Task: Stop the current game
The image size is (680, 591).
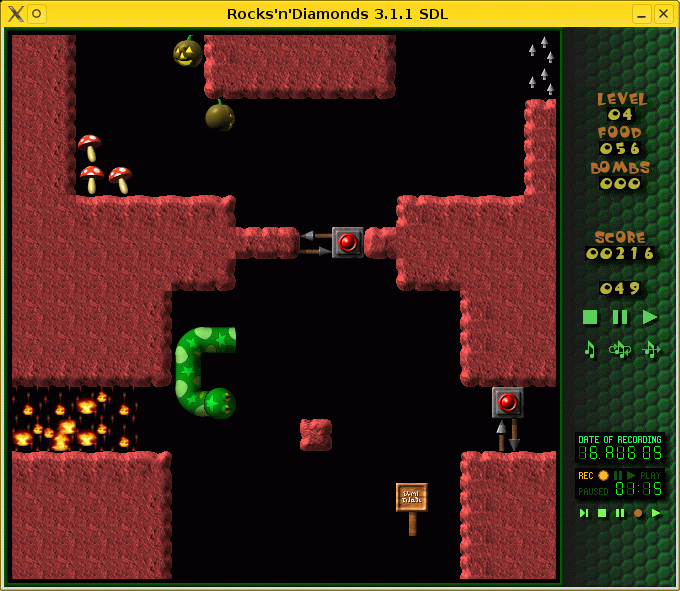Action: (590, 317)
